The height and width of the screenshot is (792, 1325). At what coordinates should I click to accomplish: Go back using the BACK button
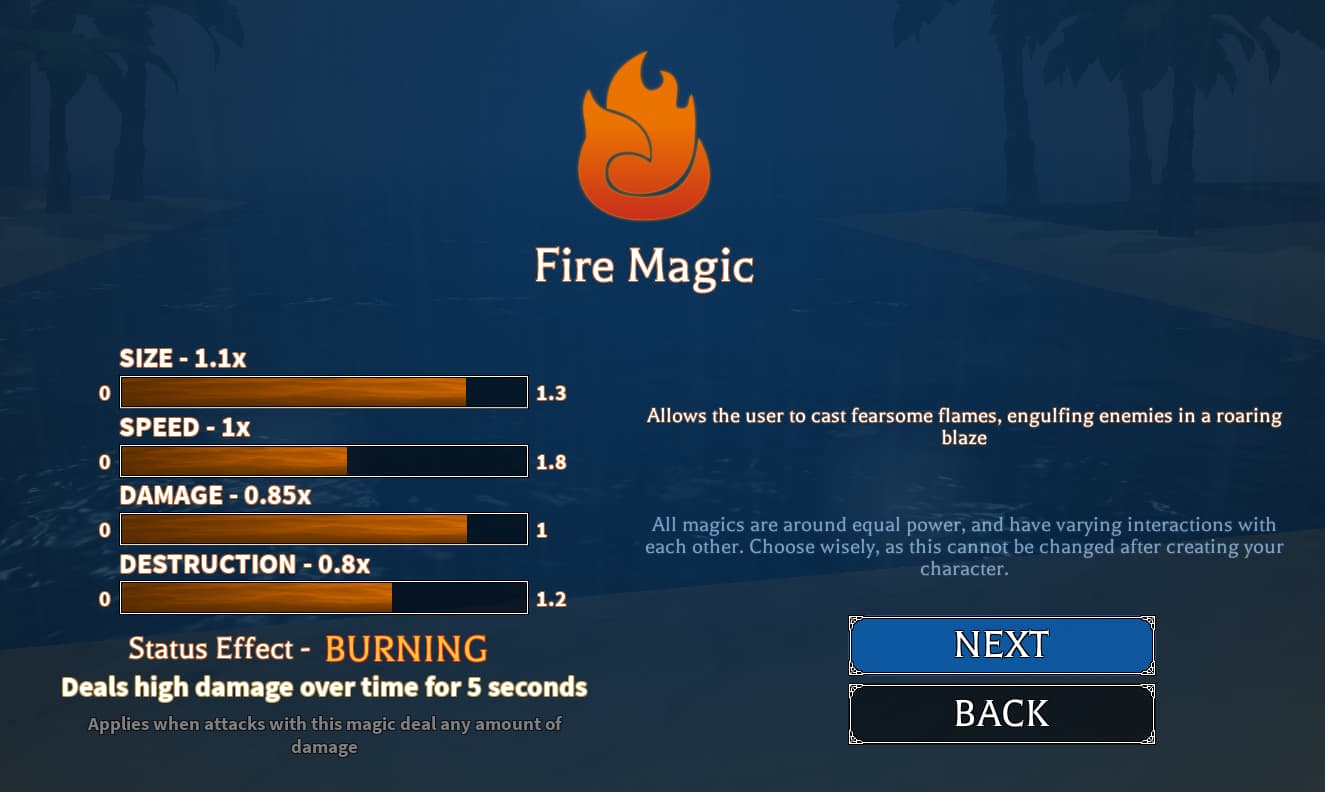click(1001, 713)
